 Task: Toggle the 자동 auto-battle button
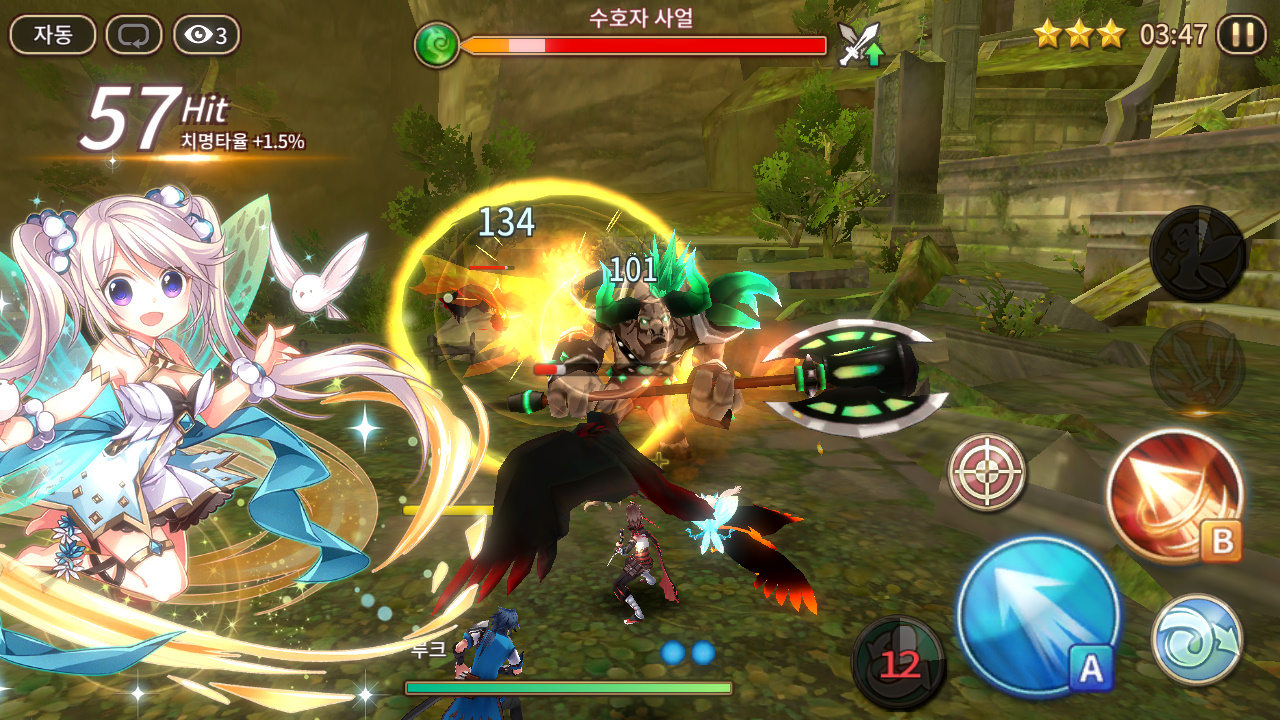tap(53, 35)
